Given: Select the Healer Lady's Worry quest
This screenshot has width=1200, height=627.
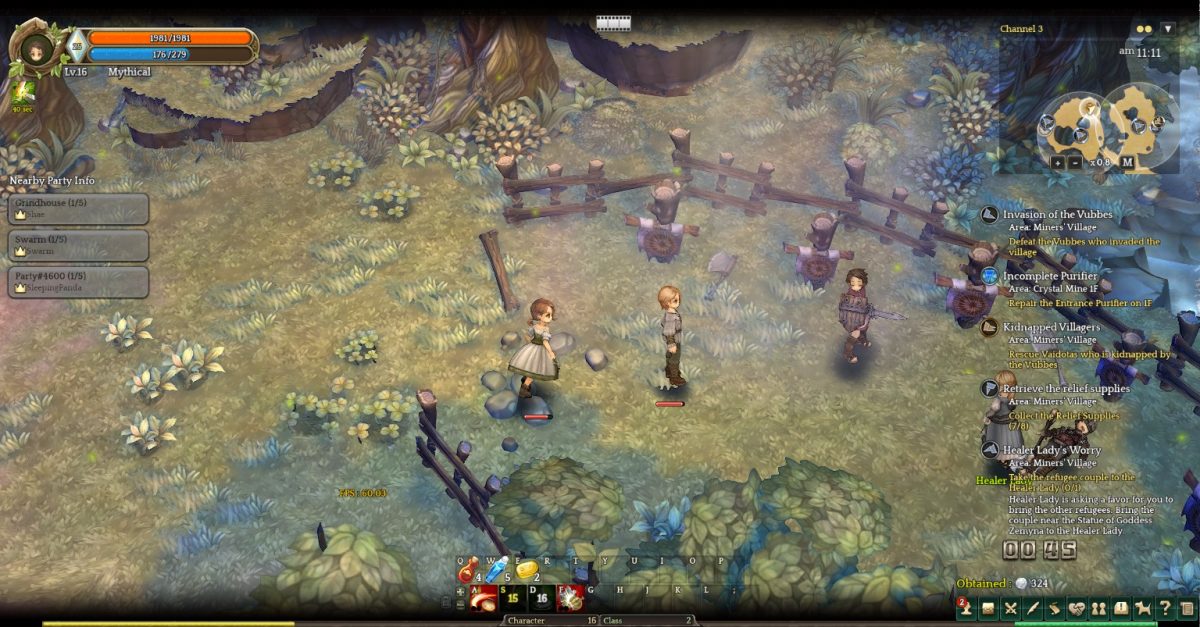Looking at the screenshot, I should (x=1051, y=450).
